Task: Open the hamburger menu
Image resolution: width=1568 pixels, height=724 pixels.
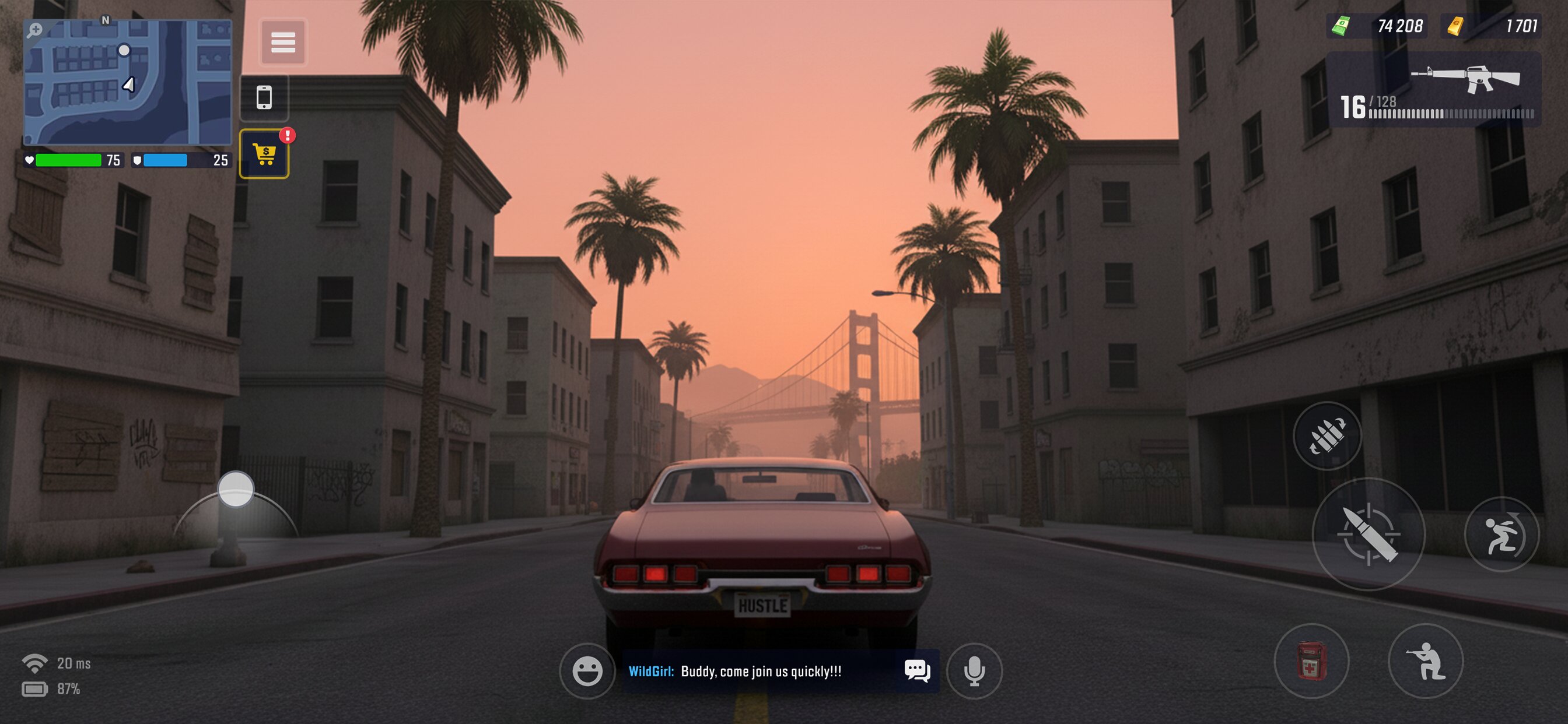Action: 283,42
